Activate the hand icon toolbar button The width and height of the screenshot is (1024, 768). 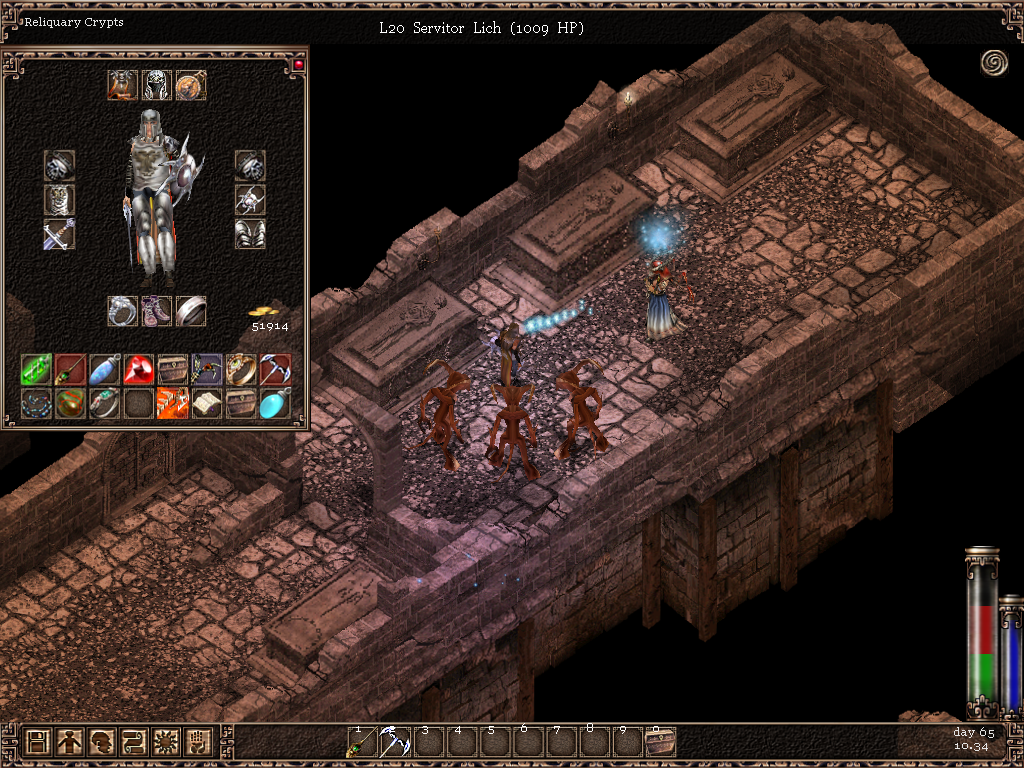tap(198, 742)
